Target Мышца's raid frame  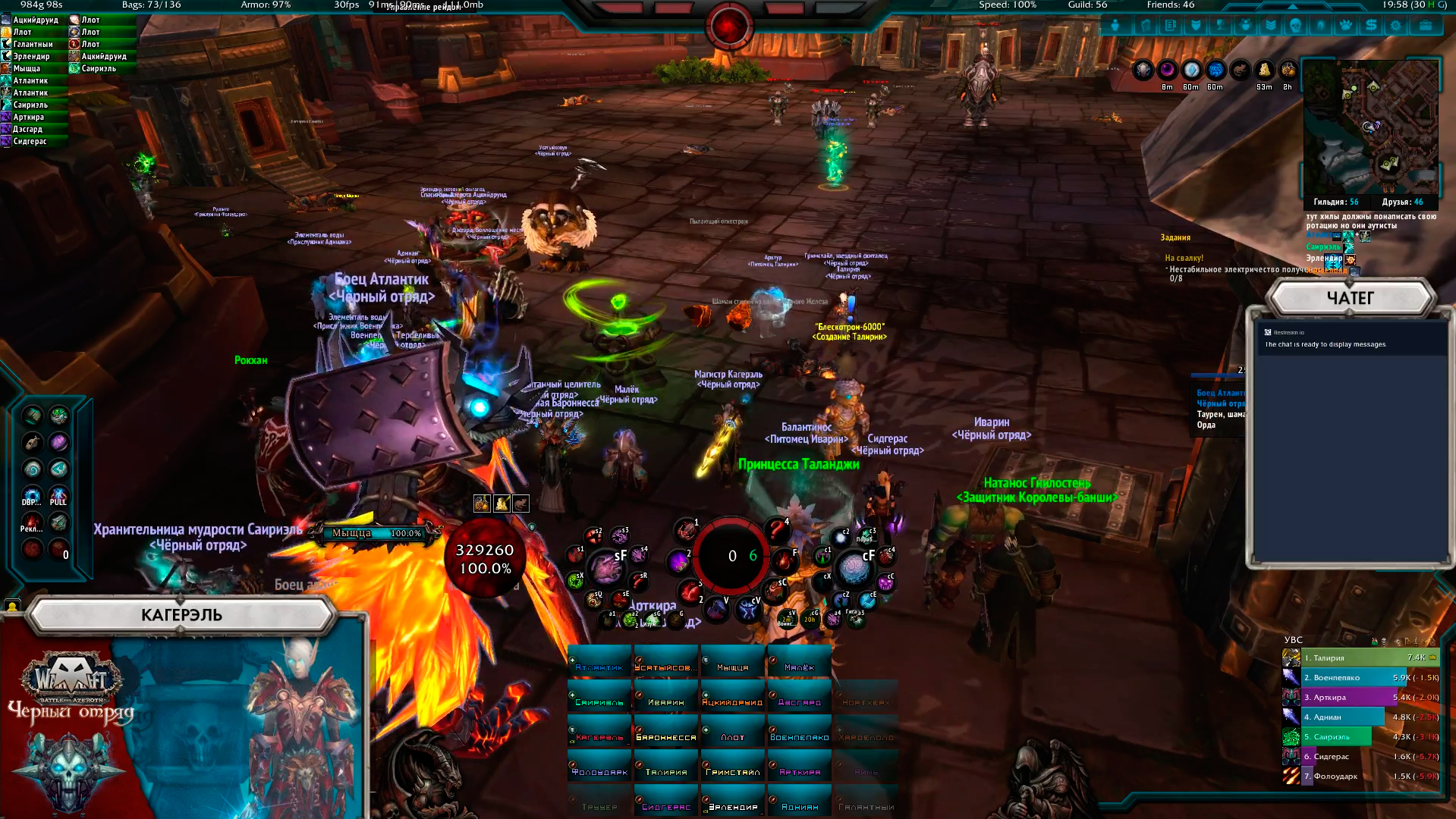tap(733, 666)
